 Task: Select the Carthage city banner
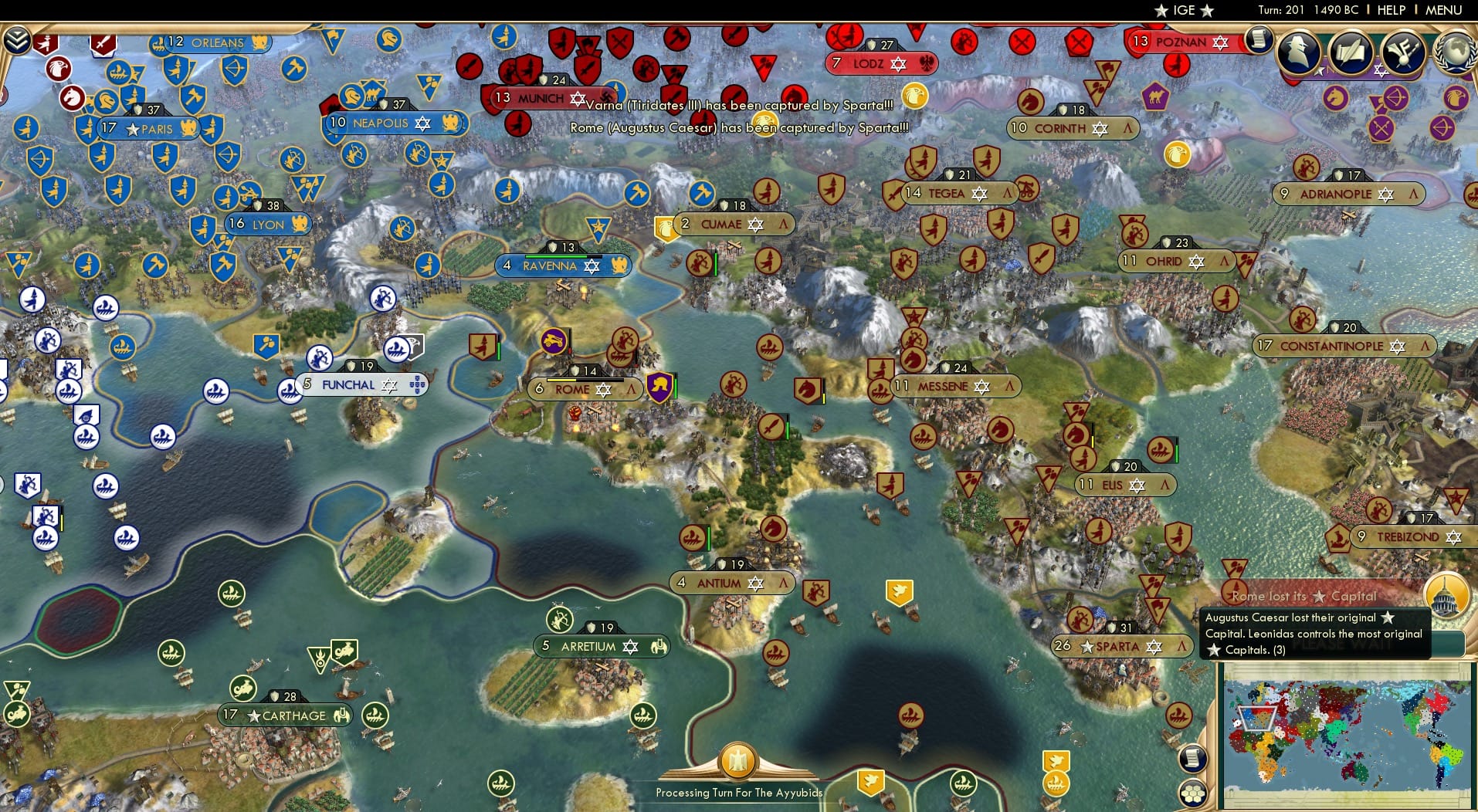[x=288, y=716]
